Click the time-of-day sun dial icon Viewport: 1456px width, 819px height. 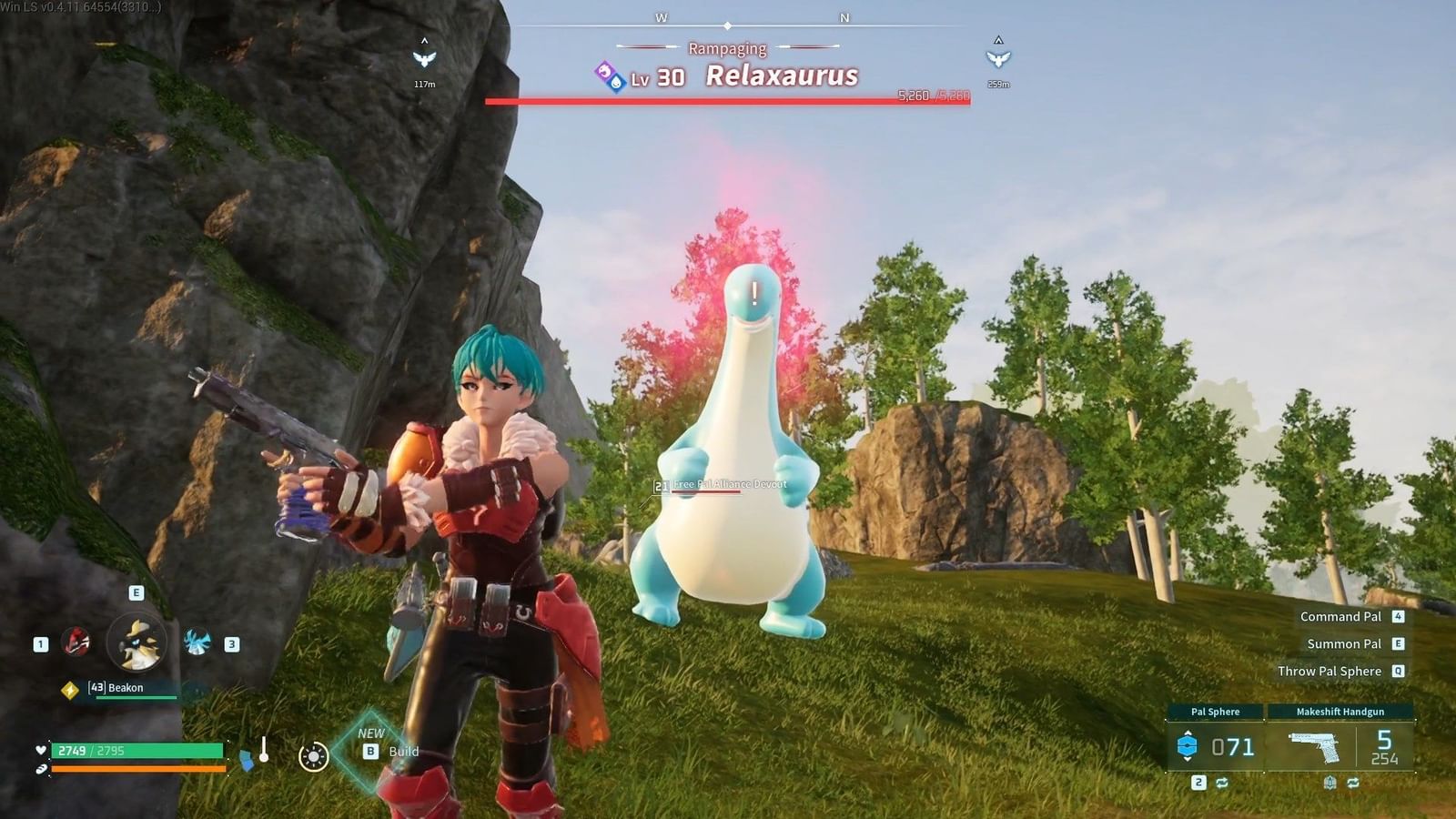pos(313,757)
